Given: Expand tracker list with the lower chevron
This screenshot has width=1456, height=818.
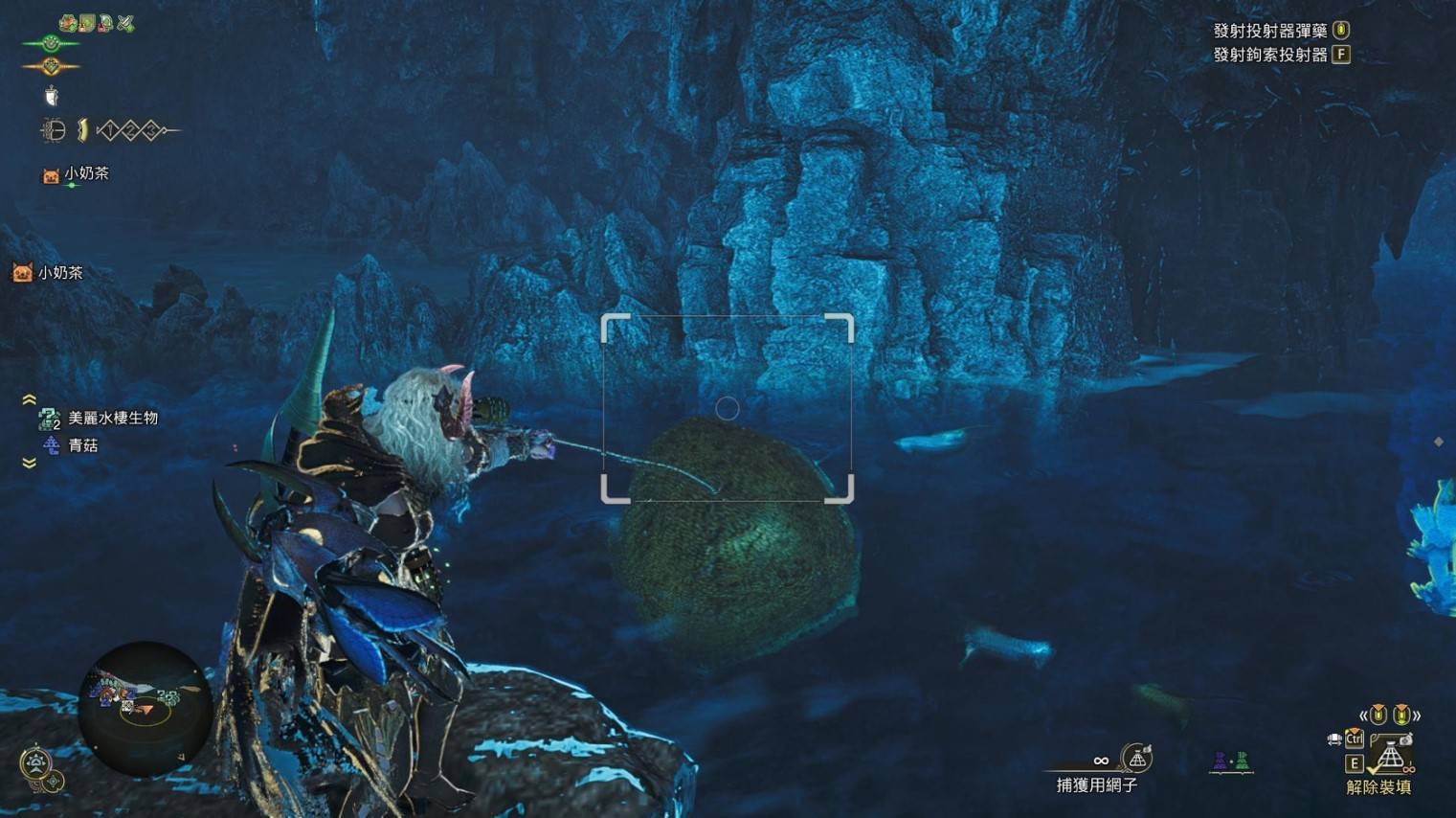Looking at the screenshot, I should tap(30, 464).
